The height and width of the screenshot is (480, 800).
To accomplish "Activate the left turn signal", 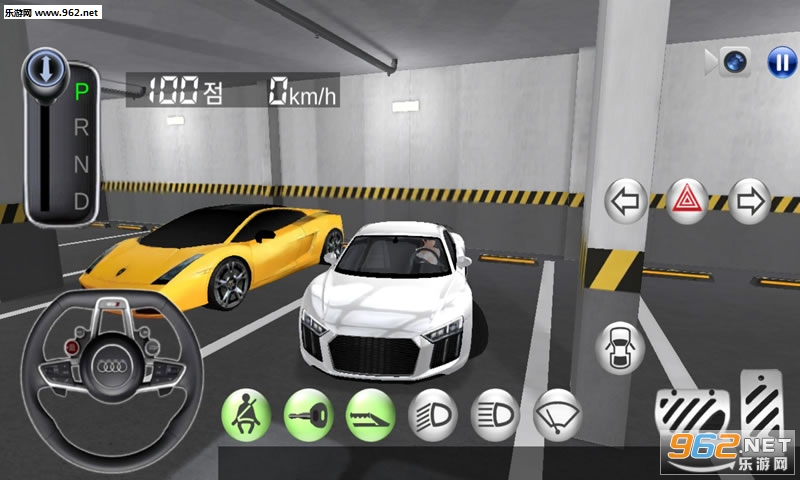I will [x=626, y=202].
